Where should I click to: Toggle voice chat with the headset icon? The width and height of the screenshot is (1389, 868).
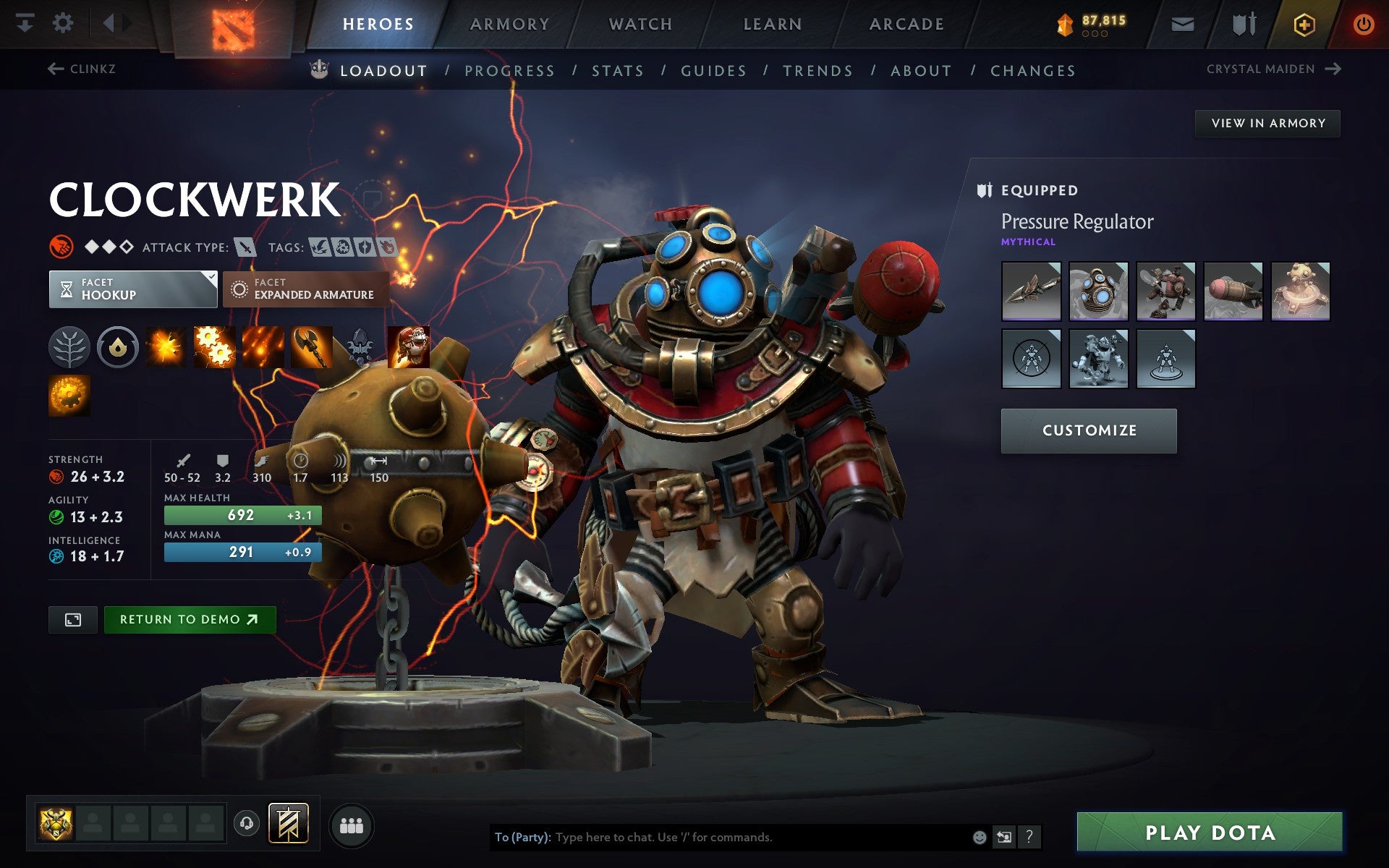(245, 823)
